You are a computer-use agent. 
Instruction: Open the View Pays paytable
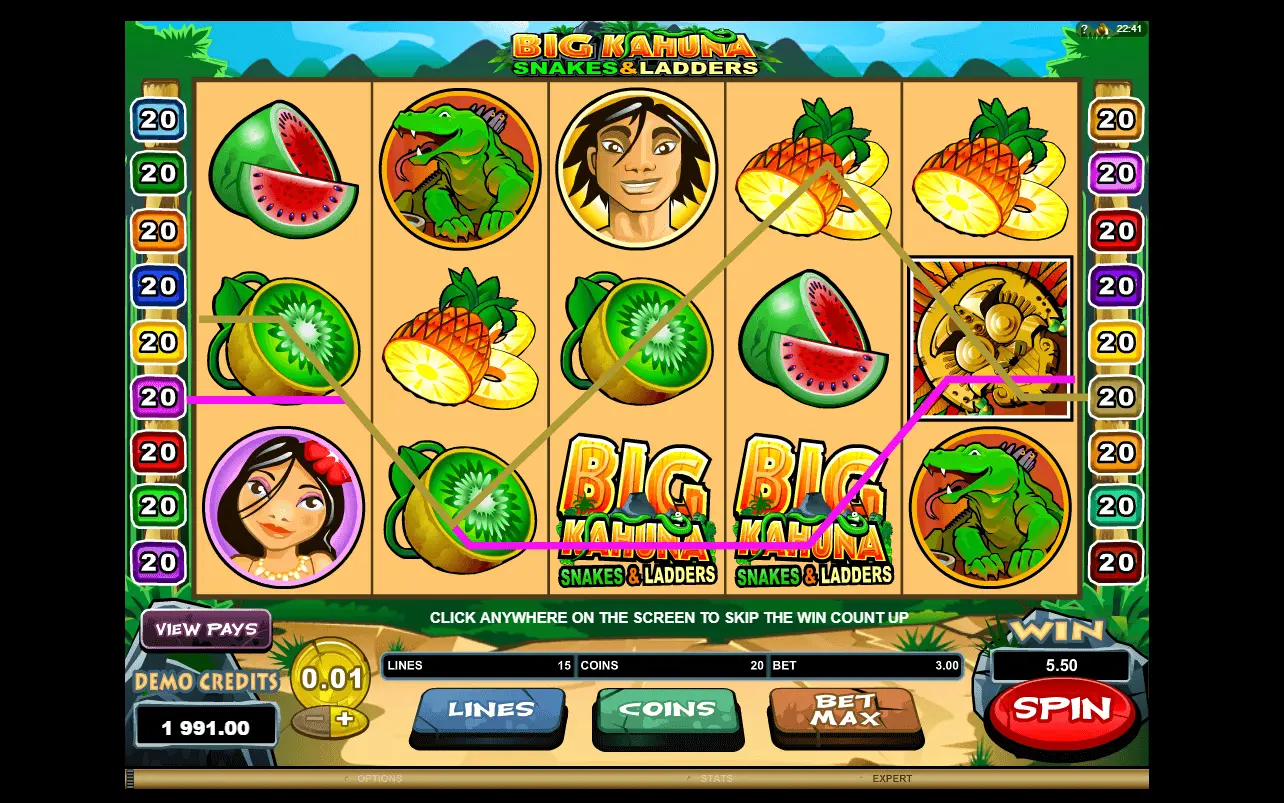click(x=206, y=629)
